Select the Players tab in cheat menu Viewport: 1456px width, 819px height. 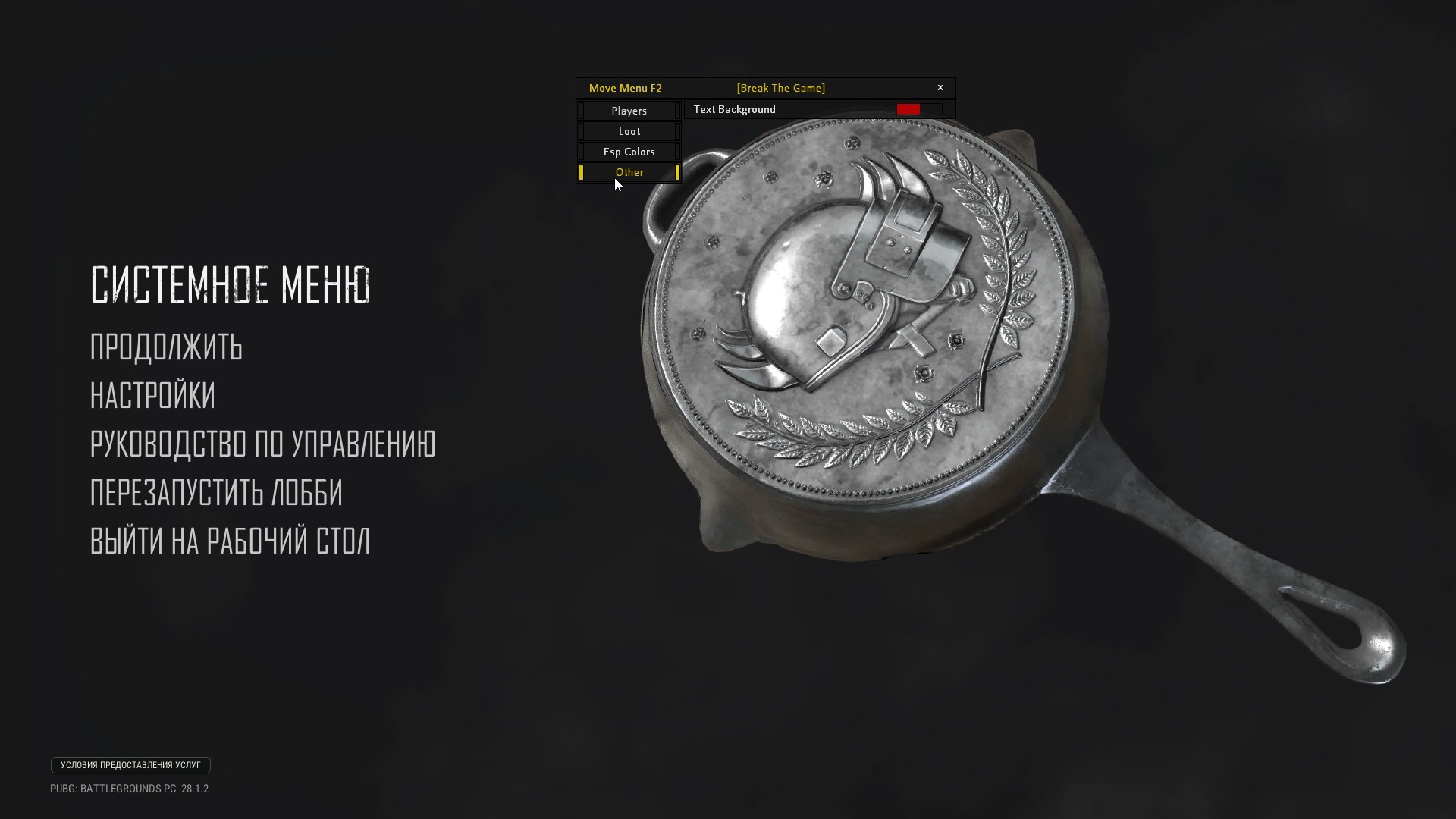629,111
